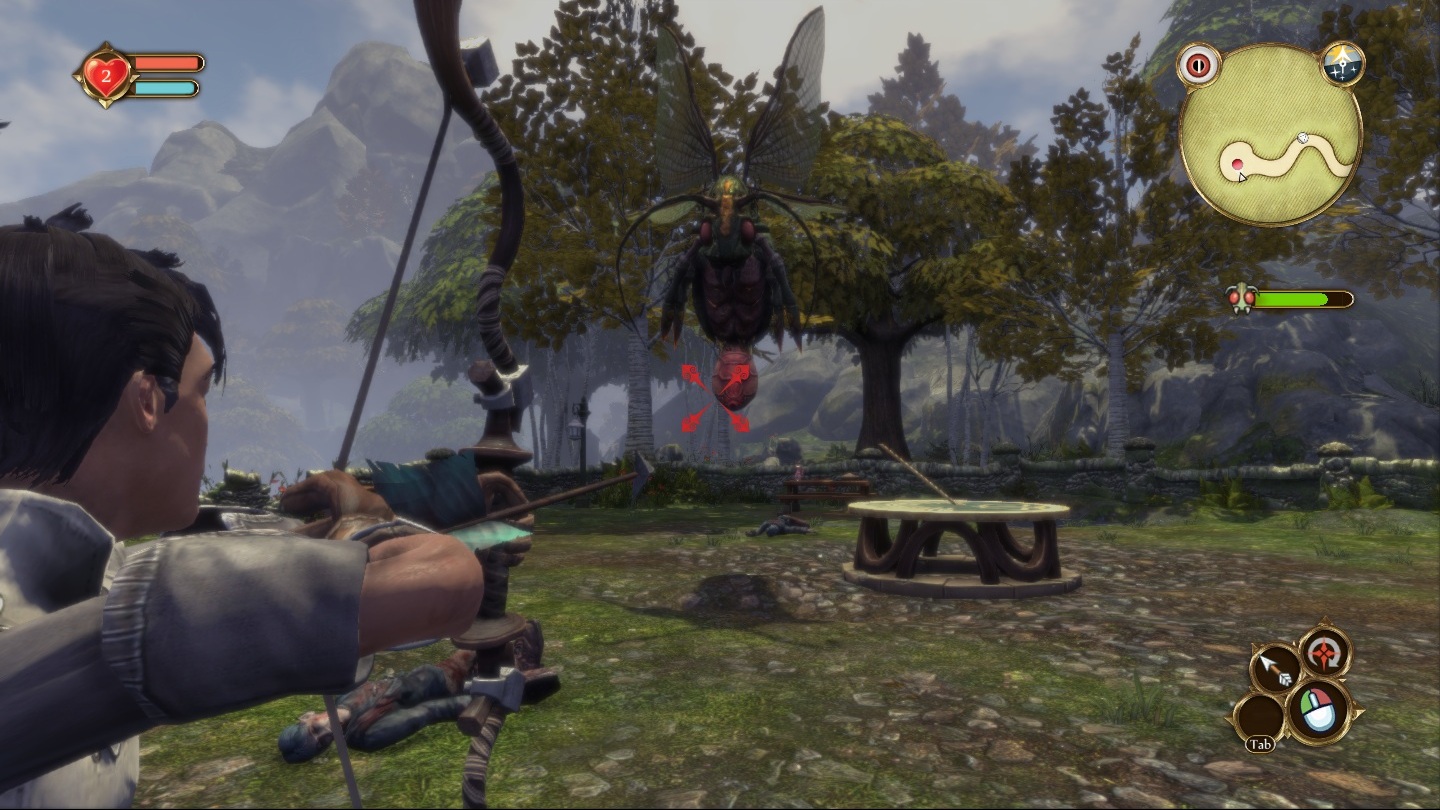1440x810 pixels.
Task: Click the heart lives icon
Action: (x=105, y=75)
